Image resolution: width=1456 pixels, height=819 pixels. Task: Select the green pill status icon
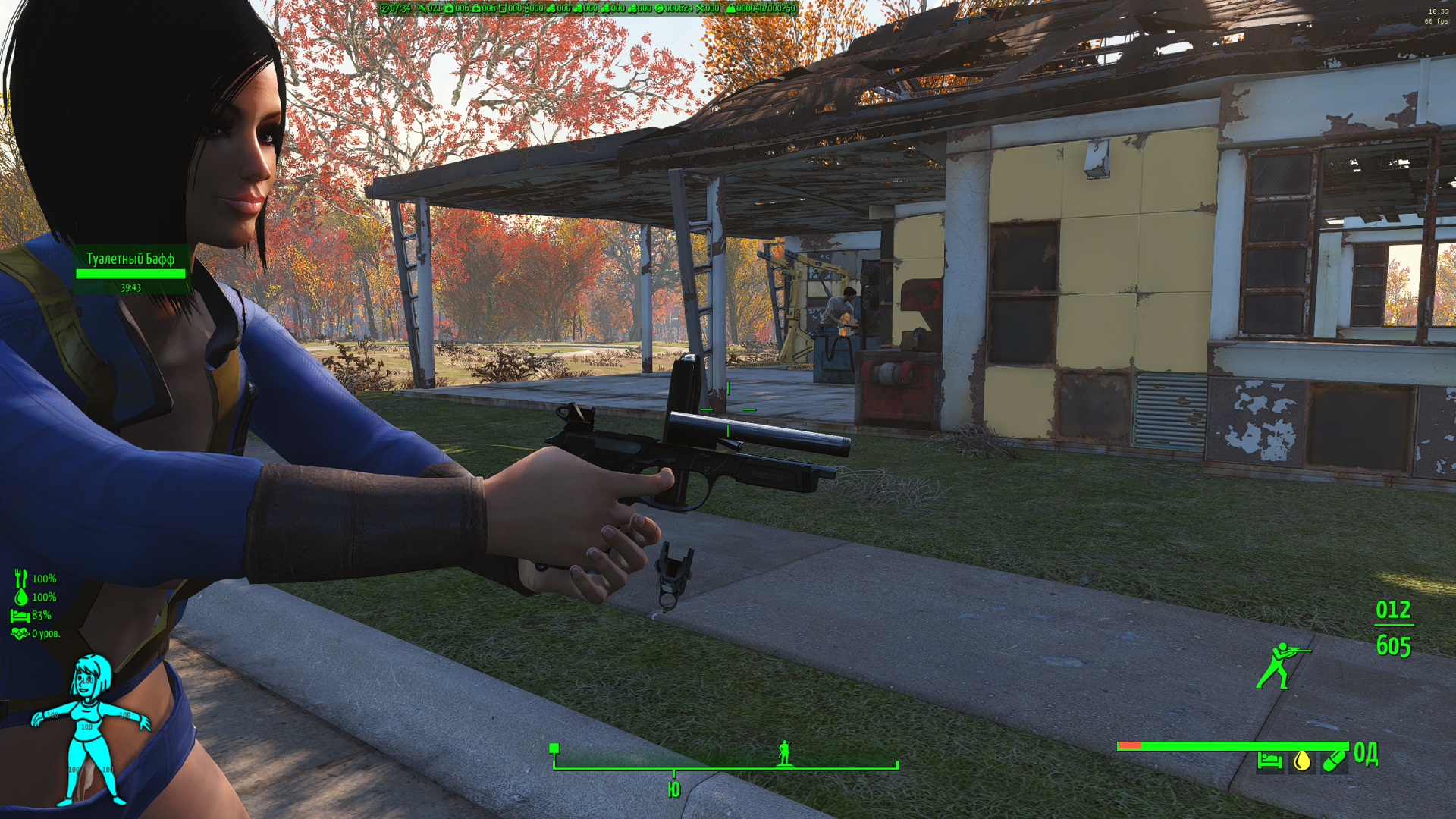(x=1334, y=760)
